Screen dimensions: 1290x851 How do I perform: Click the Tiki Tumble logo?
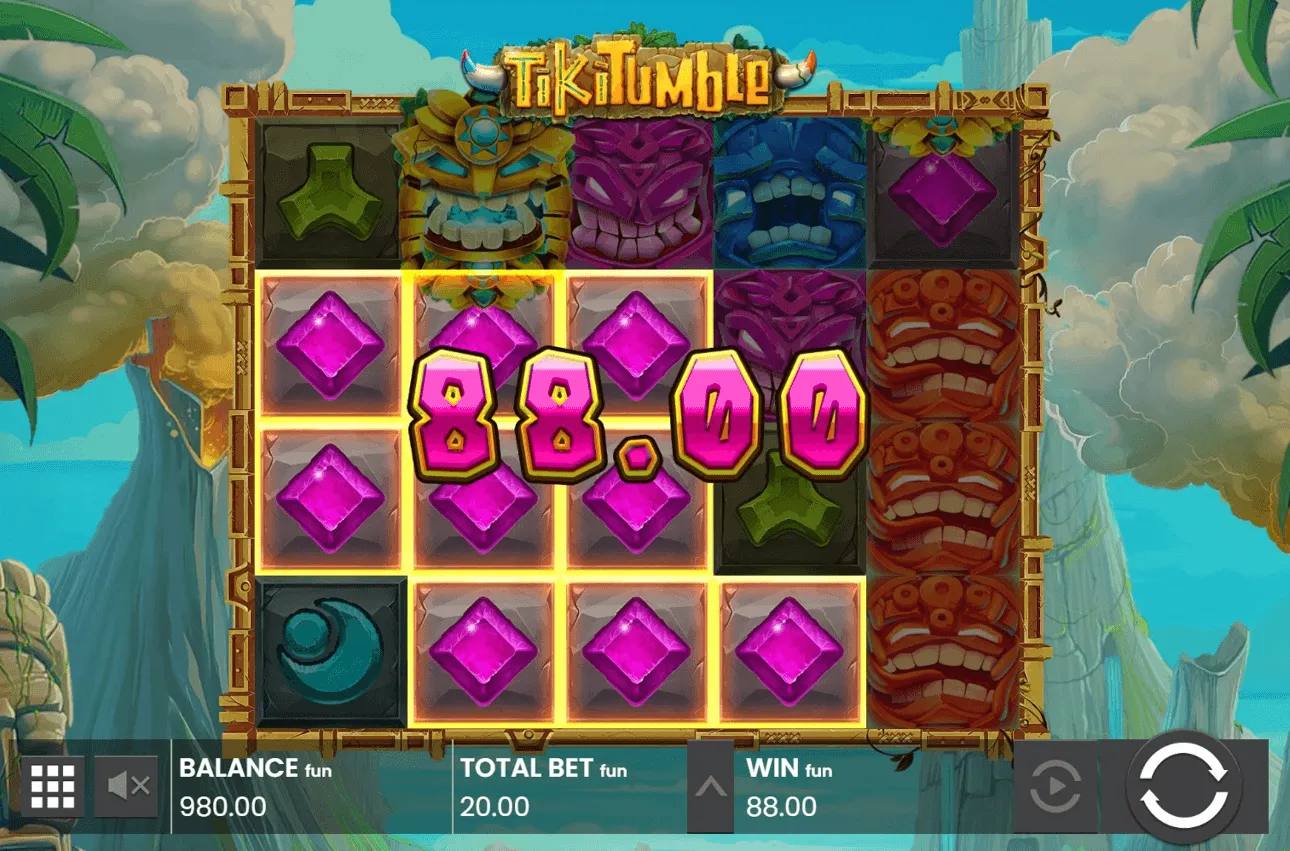pyautogui.click(x=640, y=70)
